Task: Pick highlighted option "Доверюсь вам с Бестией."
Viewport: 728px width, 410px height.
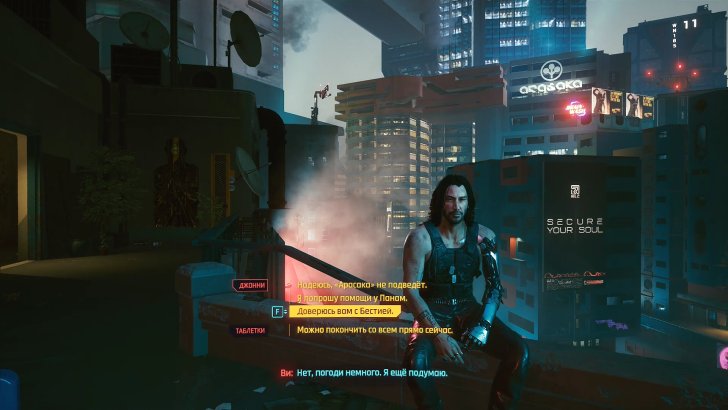Action: [x=346, y=311]
